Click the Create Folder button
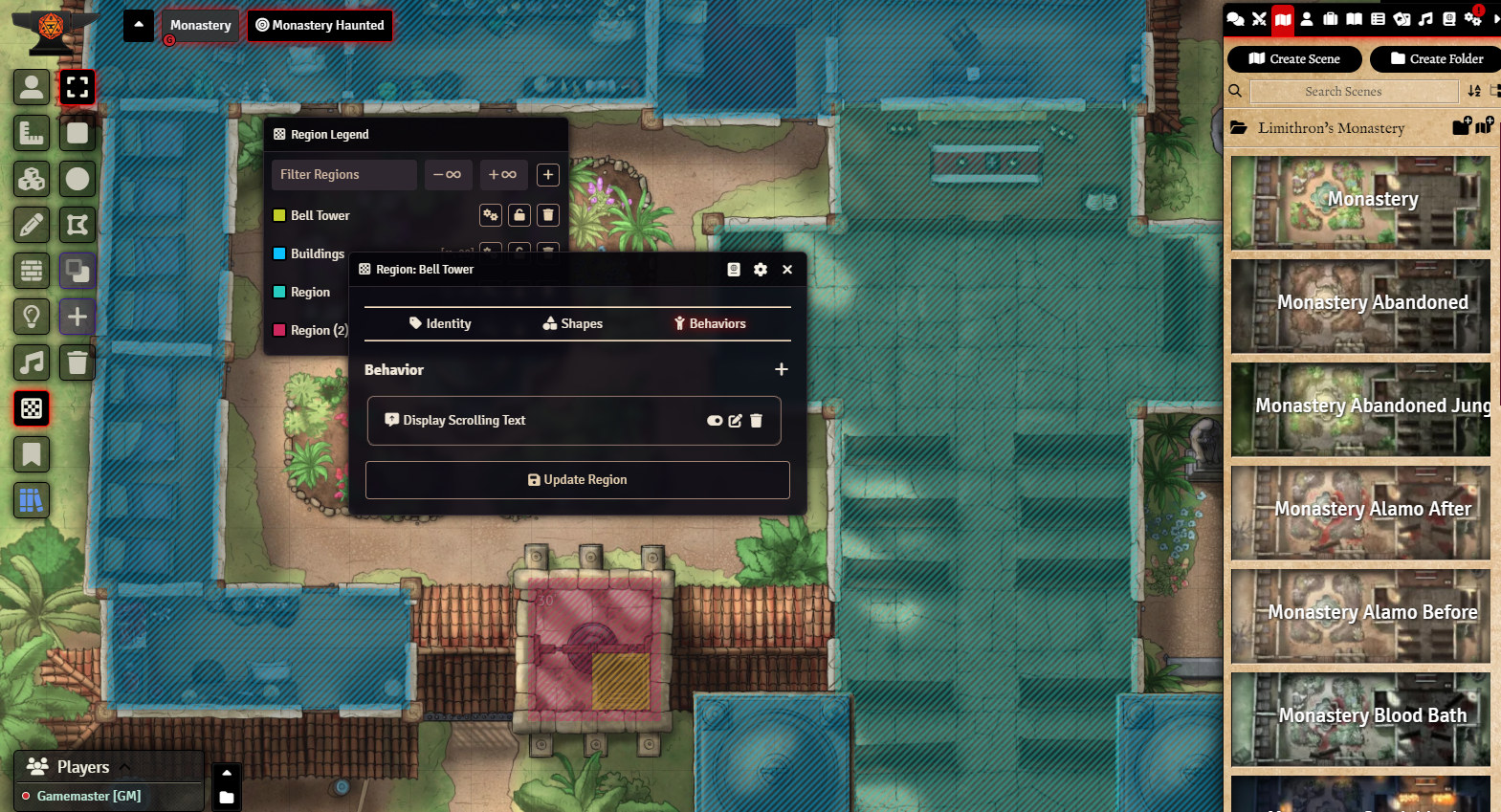 (1436, 59)
